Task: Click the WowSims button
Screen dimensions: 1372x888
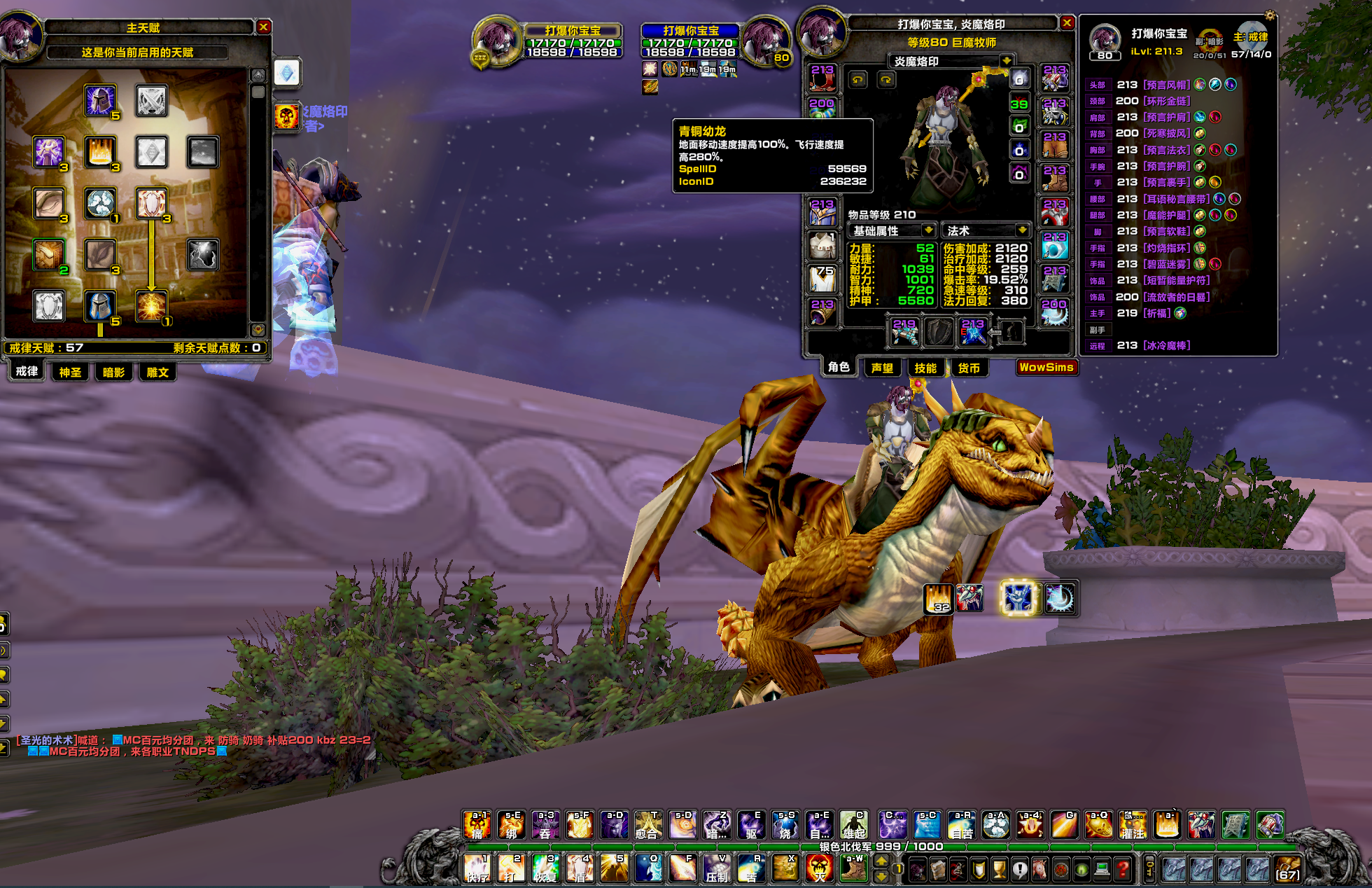Action: point(1046,367)
